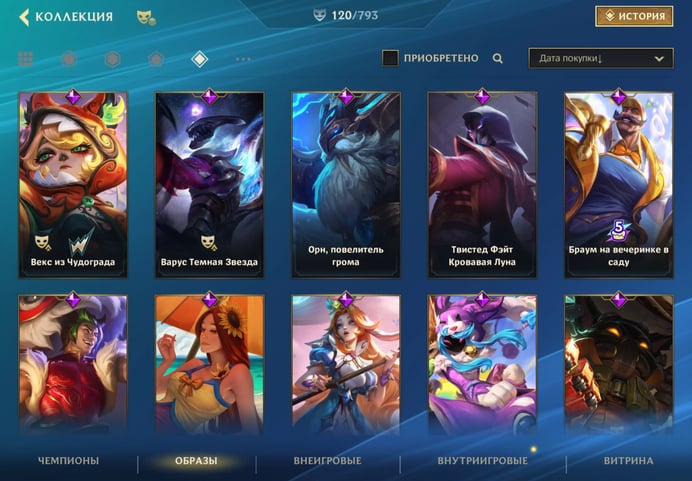
Task: Click the theater mask icon beside Коллекция
Action: [x=145, y=17]
